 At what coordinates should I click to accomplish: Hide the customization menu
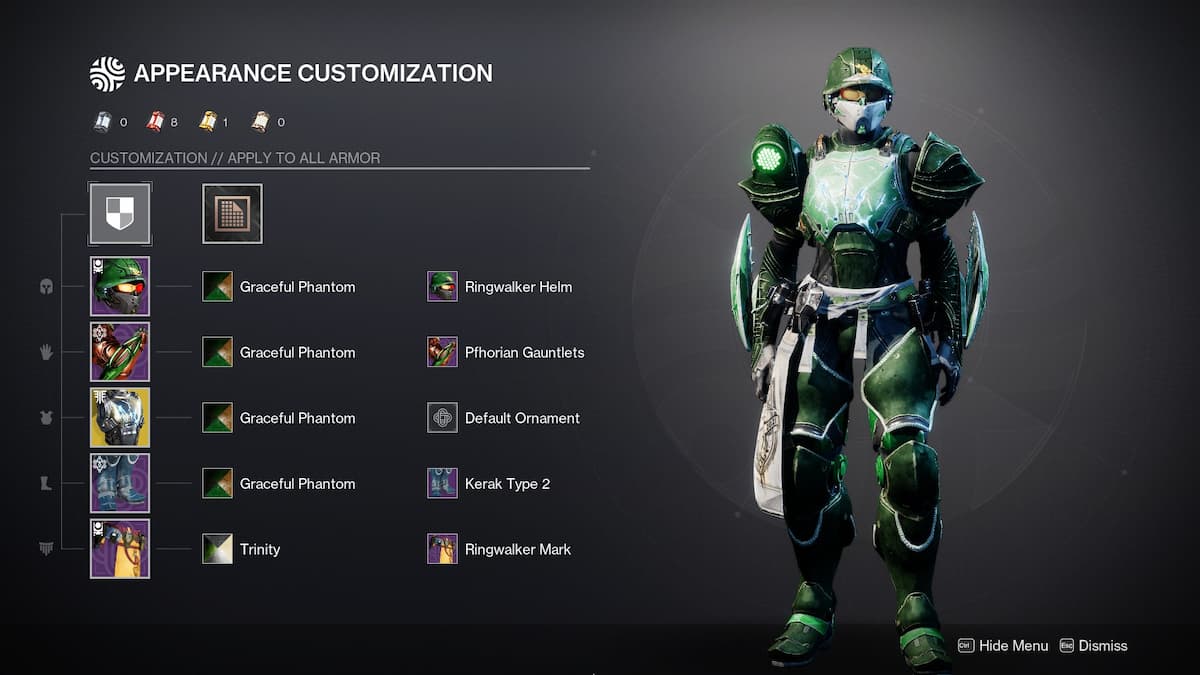pos(1003,646)
